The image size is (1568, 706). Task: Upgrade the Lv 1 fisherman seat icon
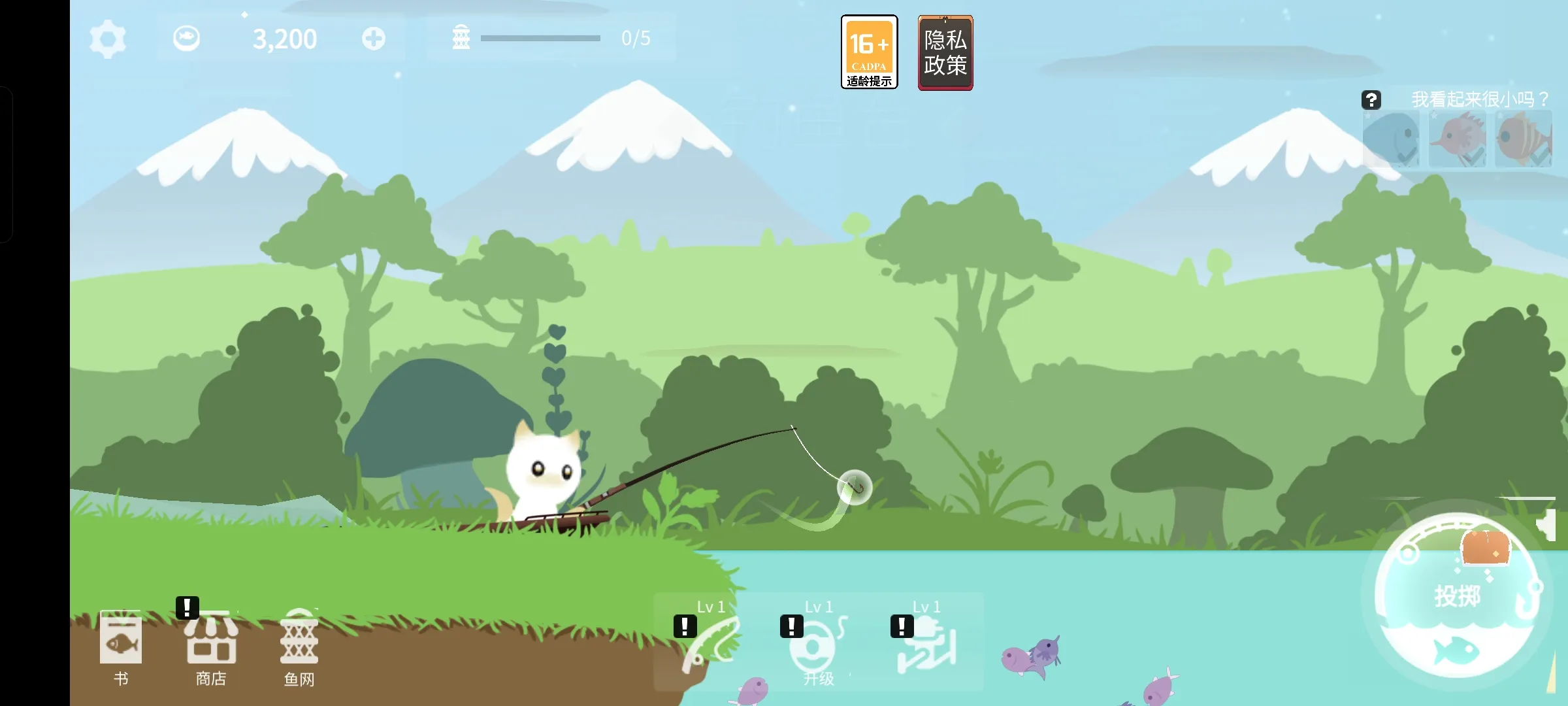[x=927, y=644]
